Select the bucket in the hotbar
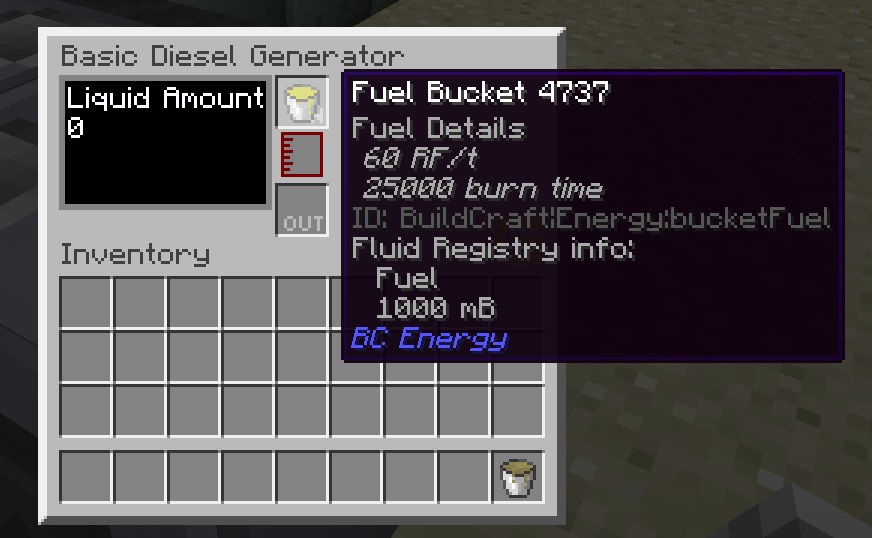Viewport: 872px width, 538px height. [518, 477]
